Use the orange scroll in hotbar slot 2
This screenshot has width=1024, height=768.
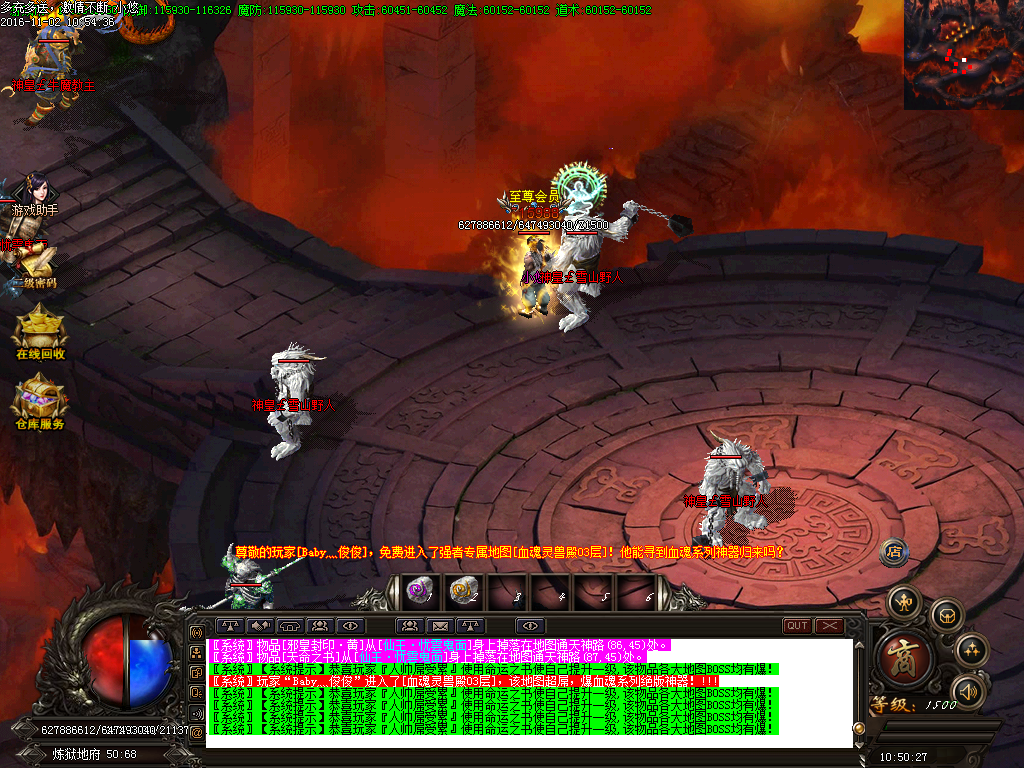[462, 590]
